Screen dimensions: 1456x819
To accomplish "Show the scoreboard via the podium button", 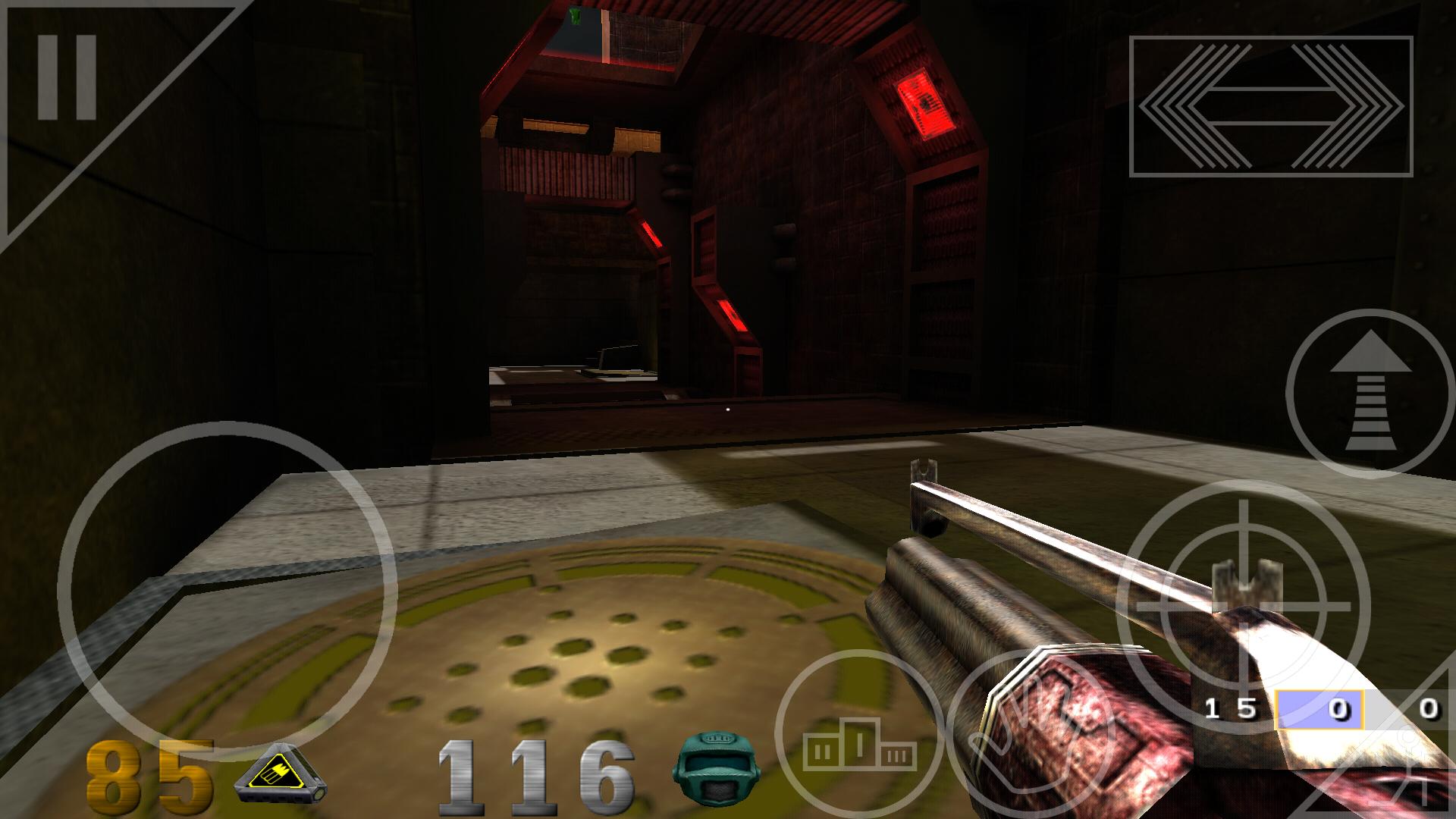I will tap(859, 733).
